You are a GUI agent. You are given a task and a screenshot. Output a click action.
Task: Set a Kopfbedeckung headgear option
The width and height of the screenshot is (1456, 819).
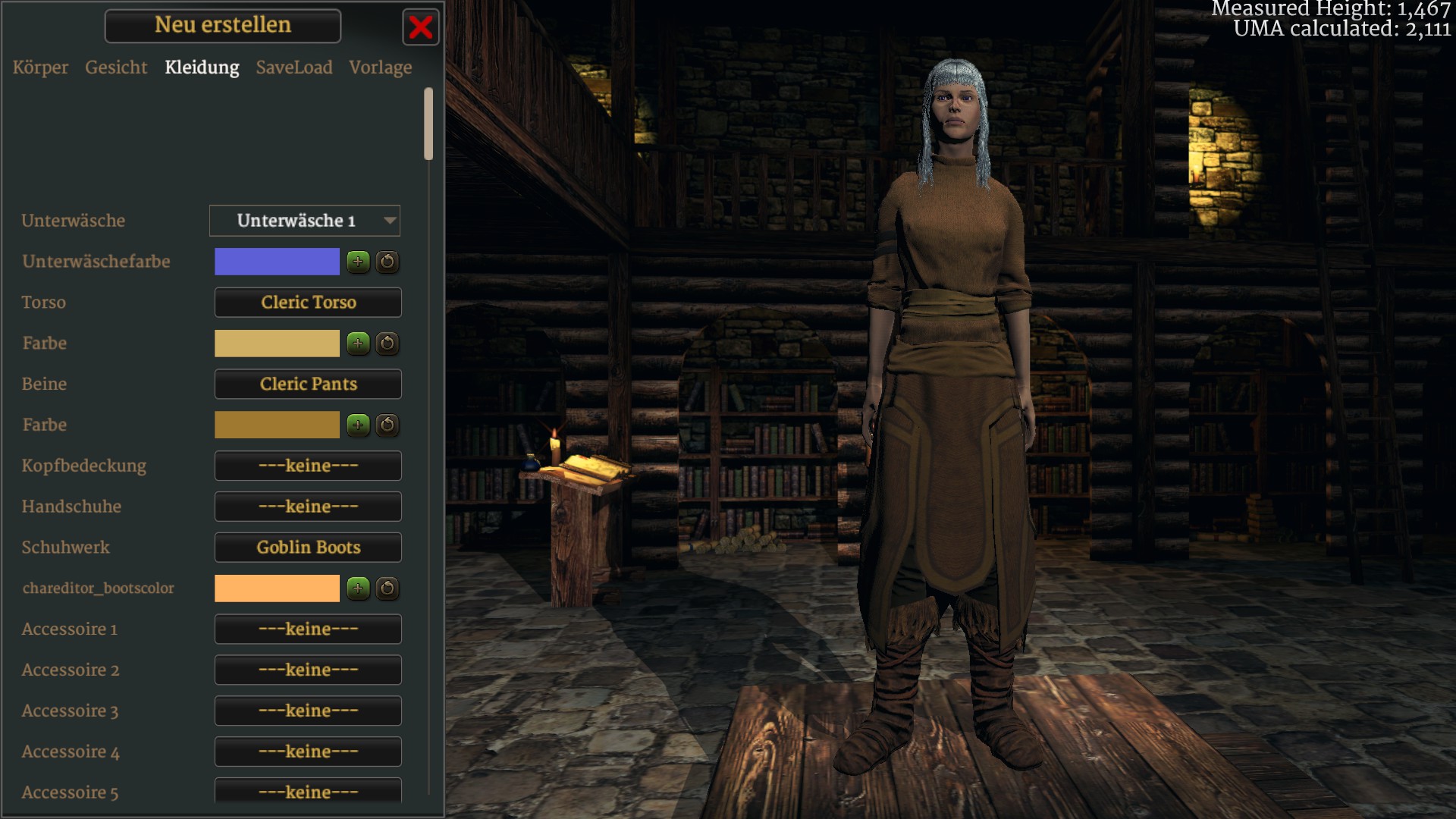coord(308,466)
